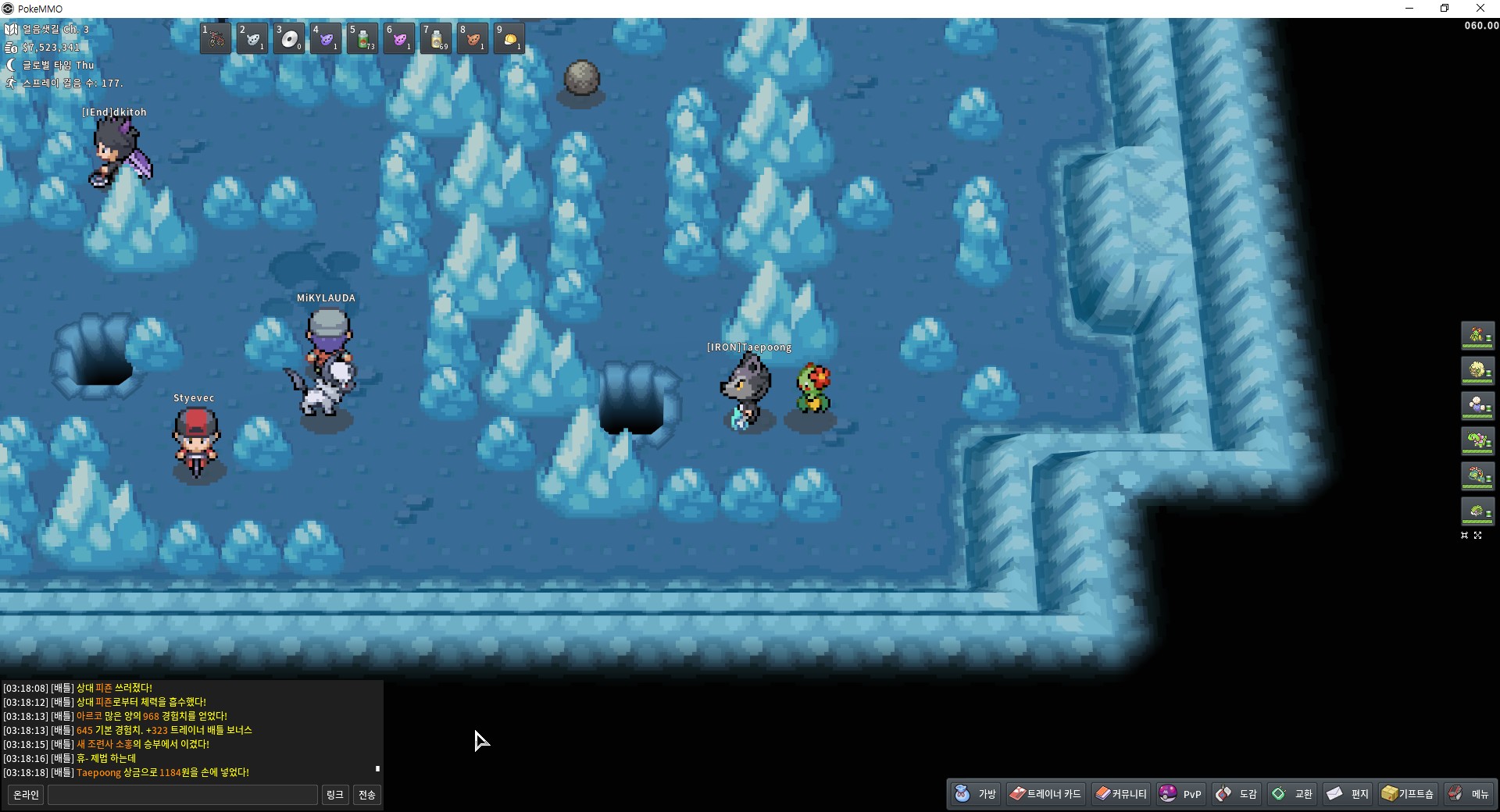Screen dimensions: 1500x812
Task: Open the 가방 (bag) menu
Action: pyautogui.click(x=977, y=794)
